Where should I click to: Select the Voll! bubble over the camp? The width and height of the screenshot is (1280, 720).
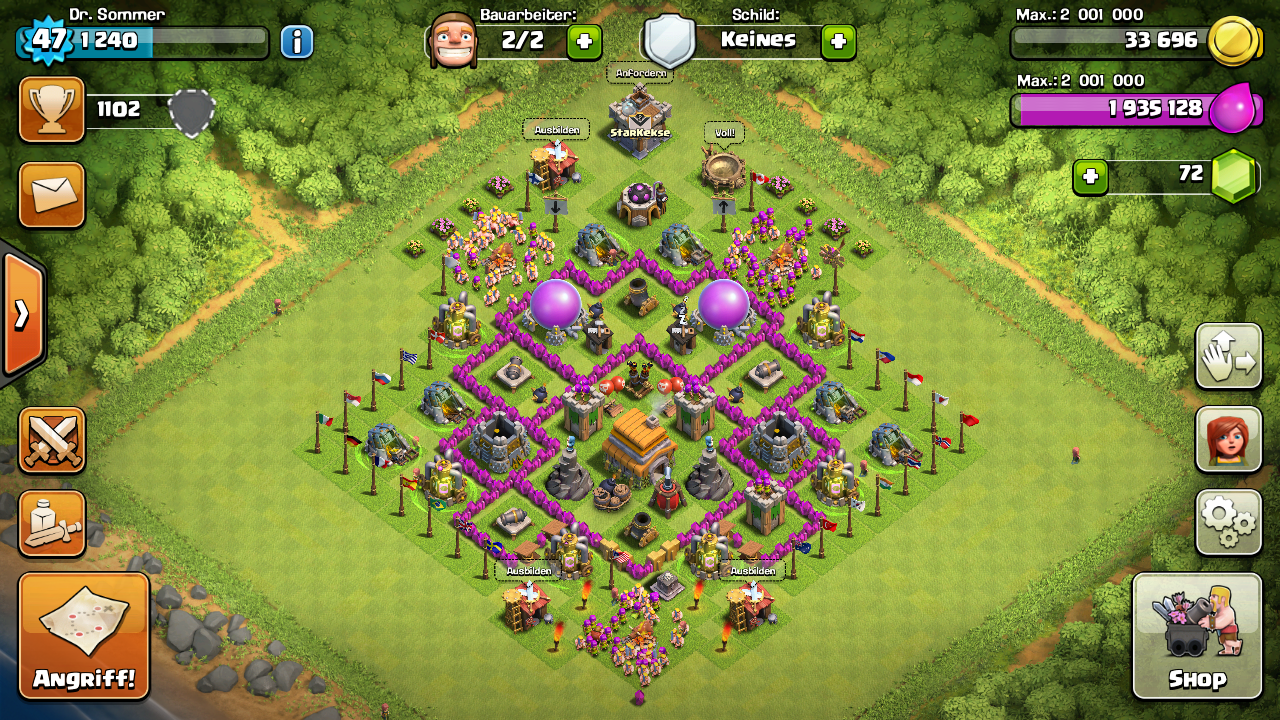[724, 132]
